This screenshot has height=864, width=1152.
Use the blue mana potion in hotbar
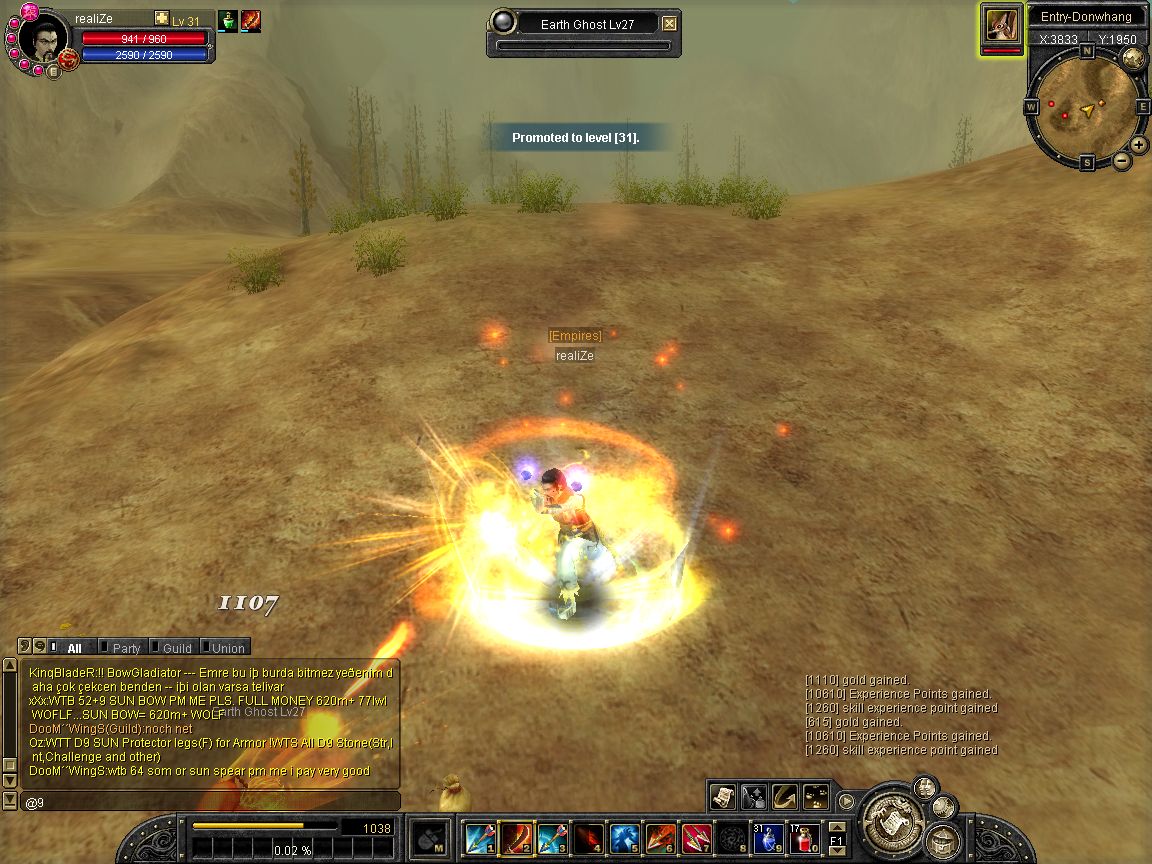[x=769, y=837]
